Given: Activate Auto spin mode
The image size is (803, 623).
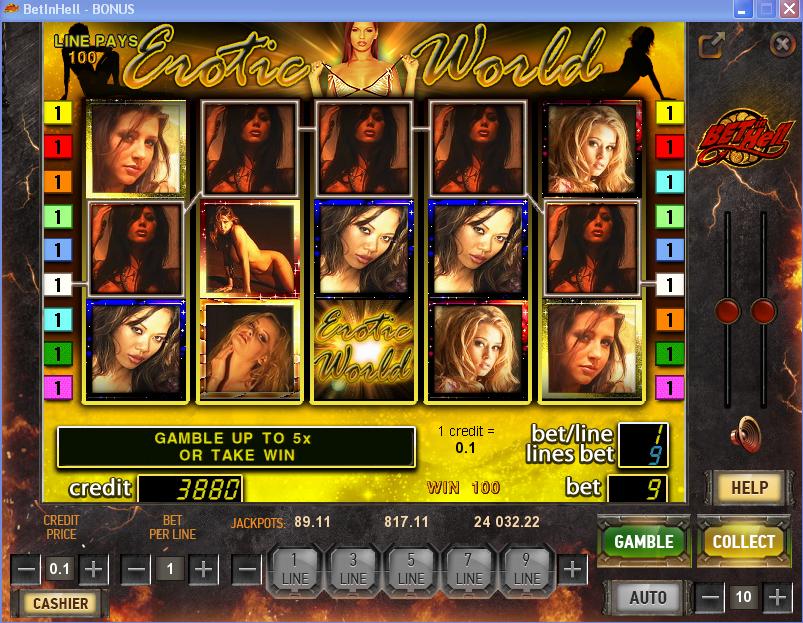Looking at the screenshot, I should coord(648,597).
